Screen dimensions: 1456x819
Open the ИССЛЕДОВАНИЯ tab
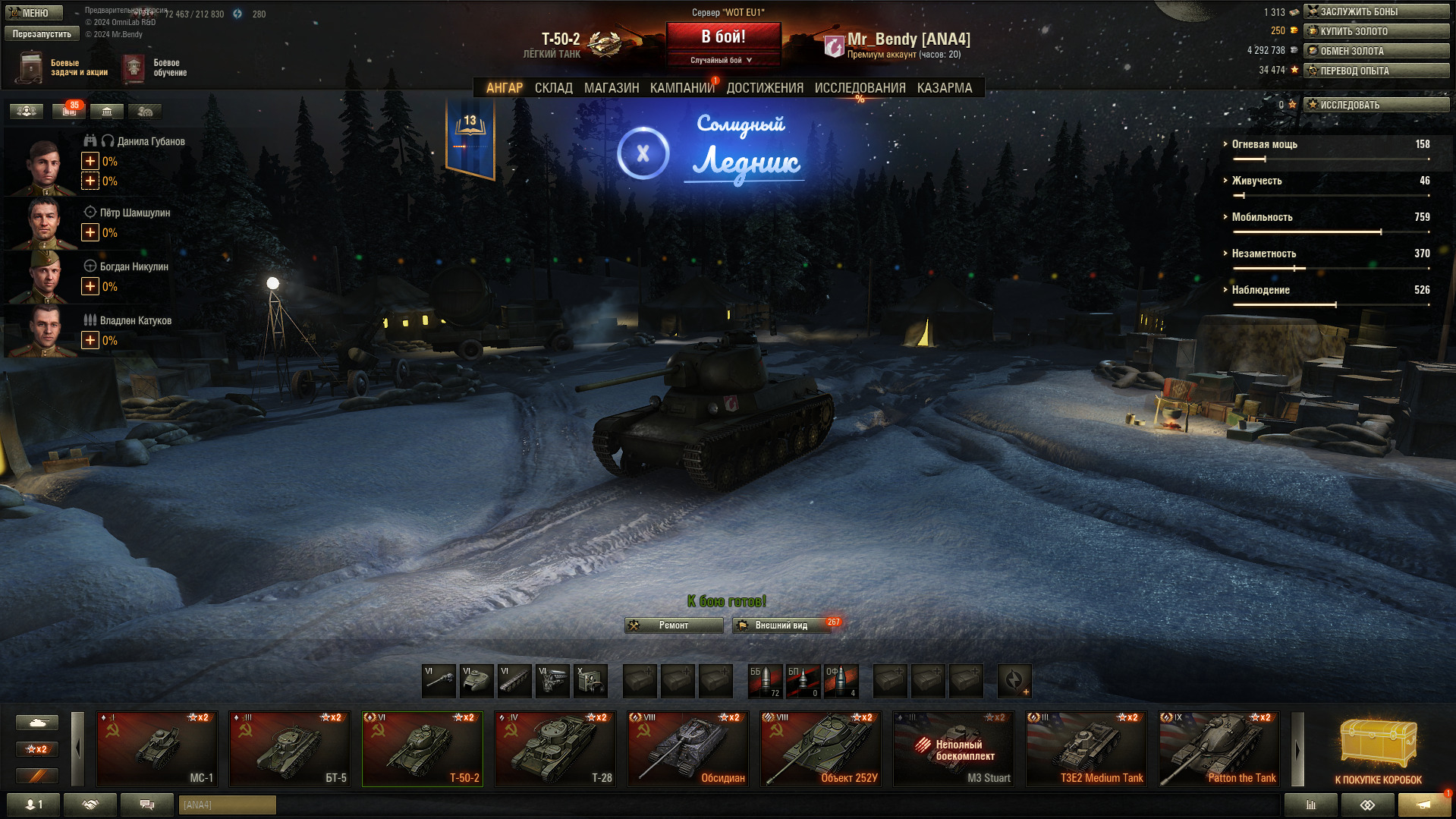coord(860,88)
